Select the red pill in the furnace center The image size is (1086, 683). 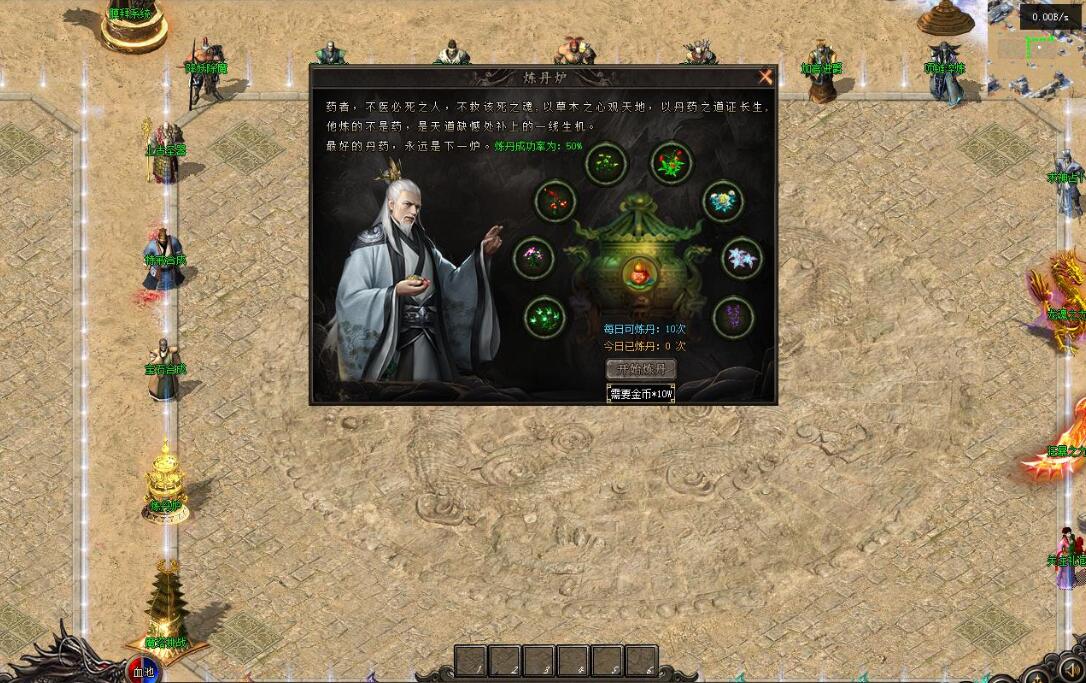[640, 273]
